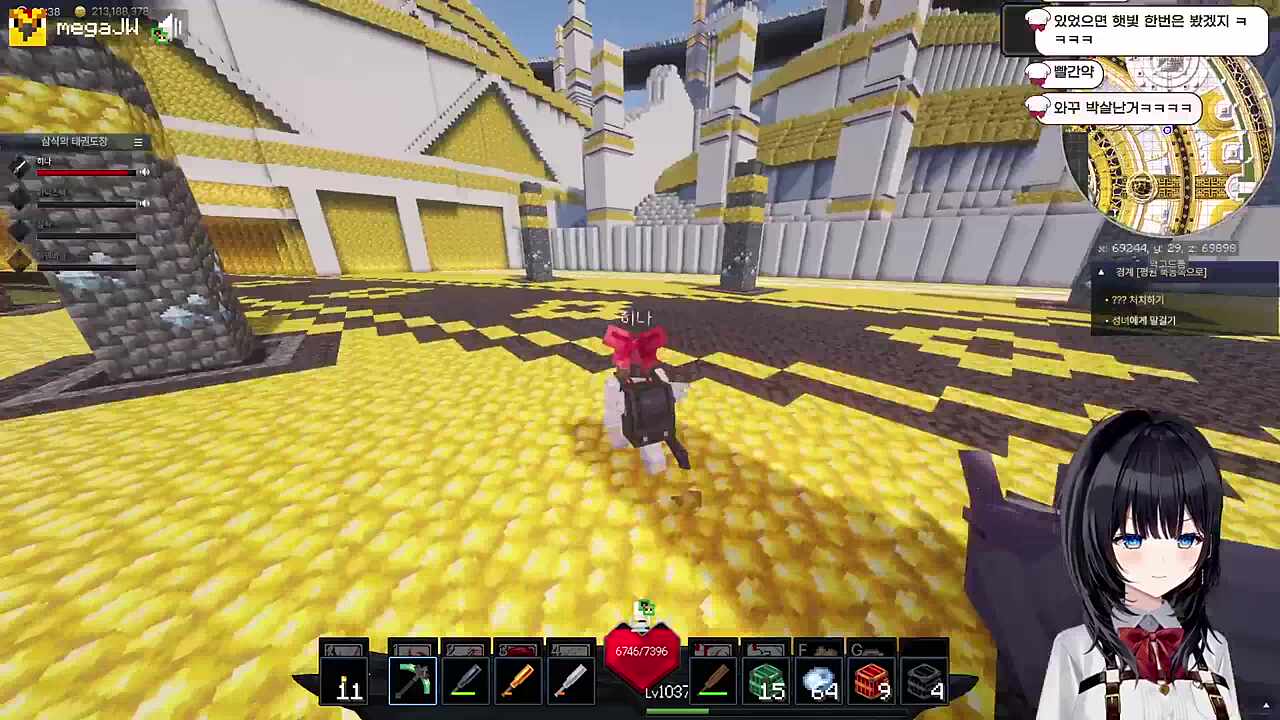Select the orange-handled blade hotbar slot
The image size is (1280, 720).
click(517, 681)
